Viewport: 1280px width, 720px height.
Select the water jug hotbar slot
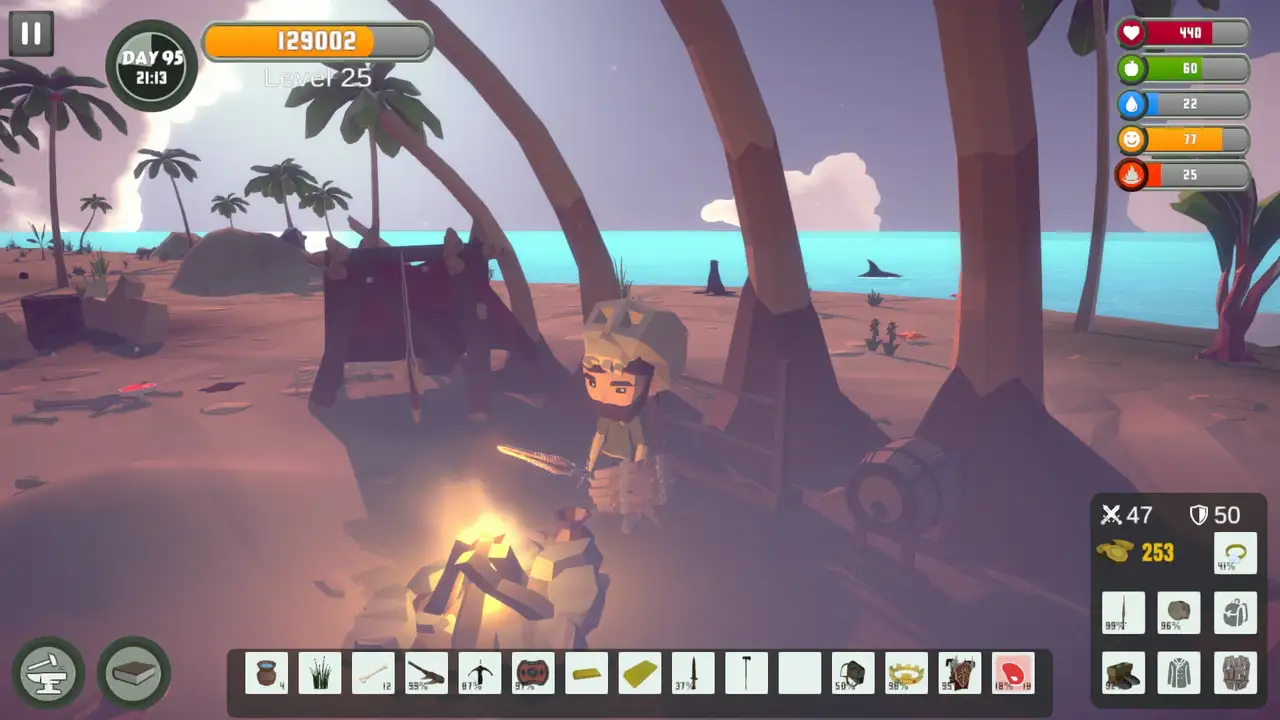[265, 673]
